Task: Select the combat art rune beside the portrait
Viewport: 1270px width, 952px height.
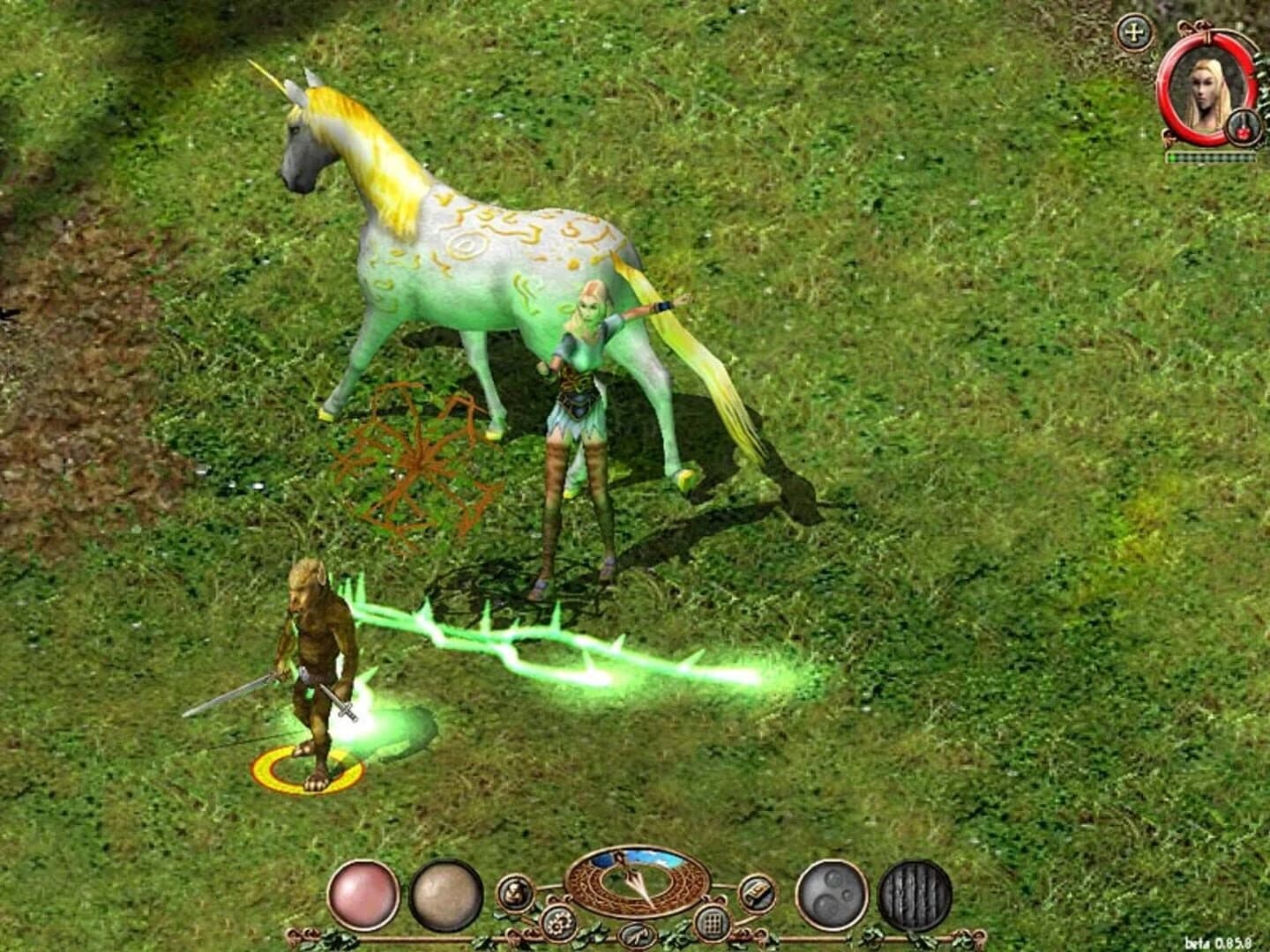Action: [1243, 127]
